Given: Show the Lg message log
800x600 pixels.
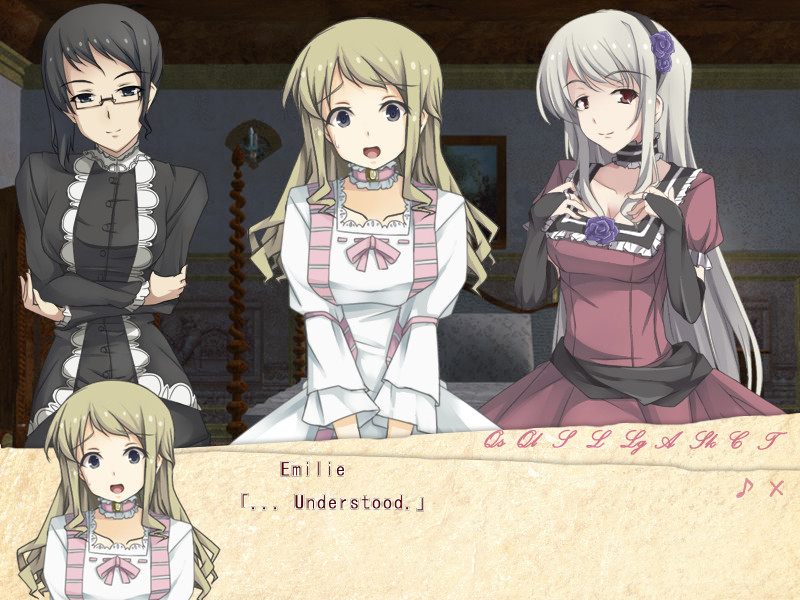Looking at the screenshot, I should (x=632, y=440).
